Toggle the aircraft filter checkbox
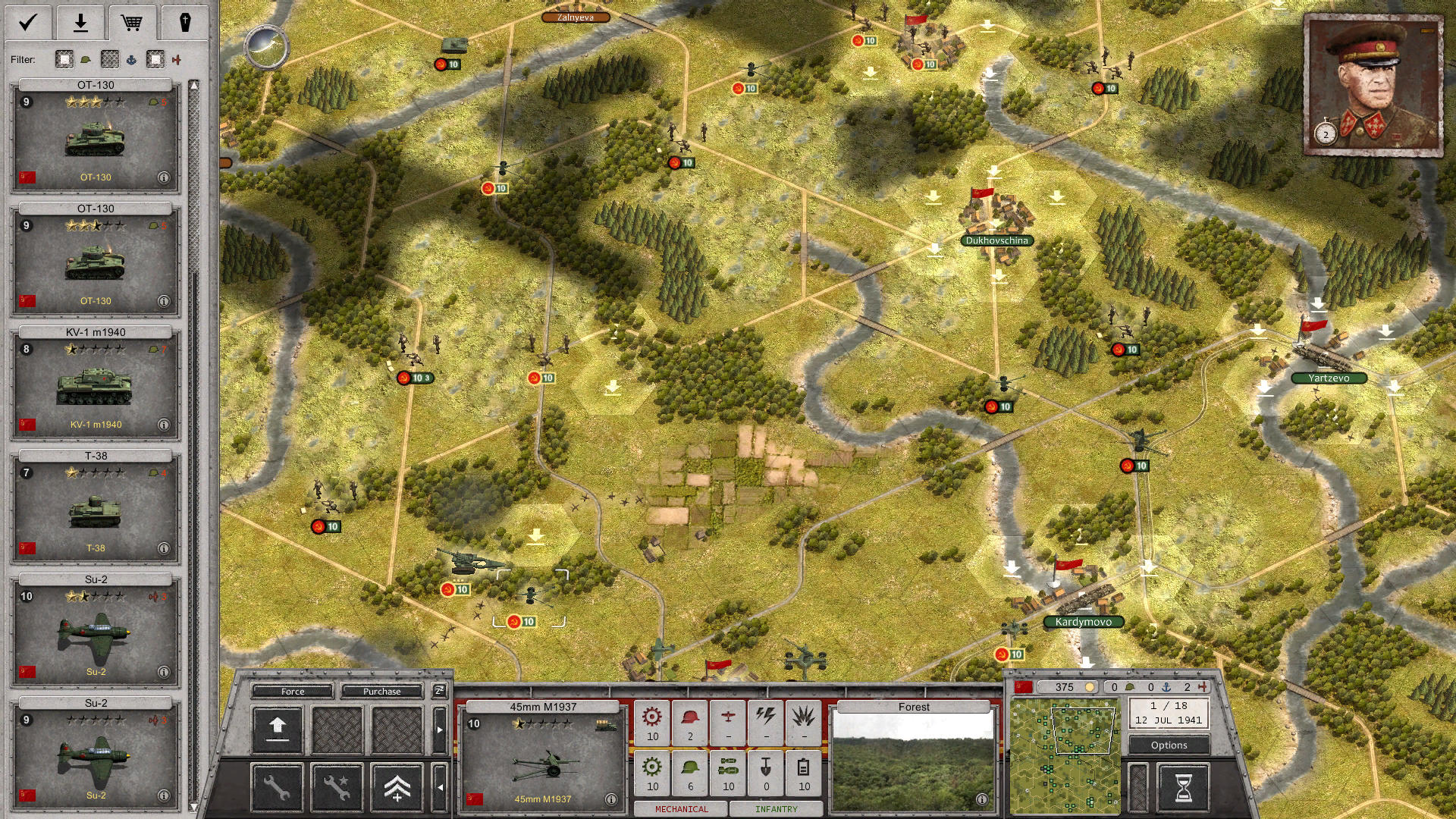The height and width of the screenshot is (819, 1456). click(x=155, y=59)
